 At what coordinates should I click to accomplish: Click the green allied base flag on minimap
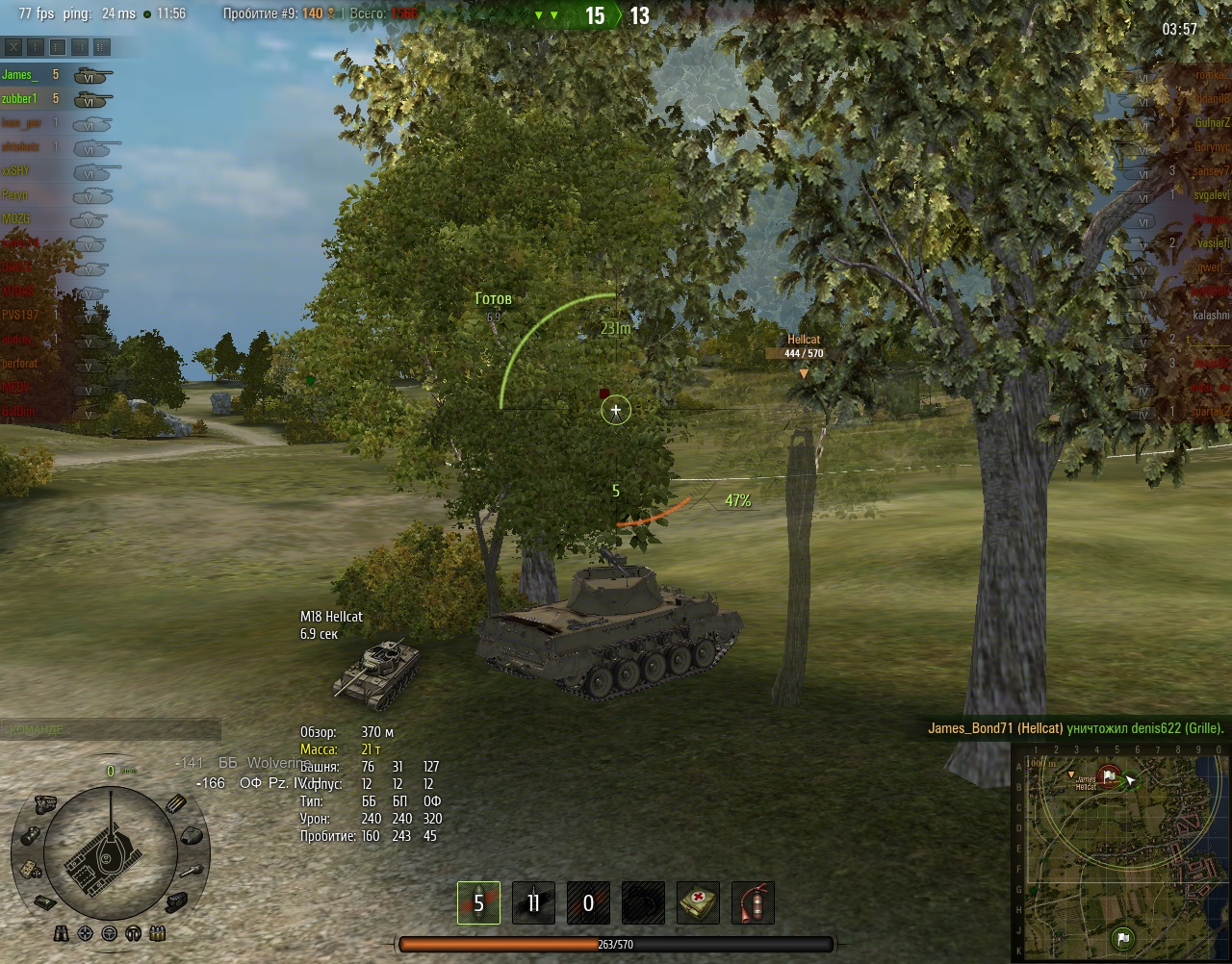point(1122,936)
